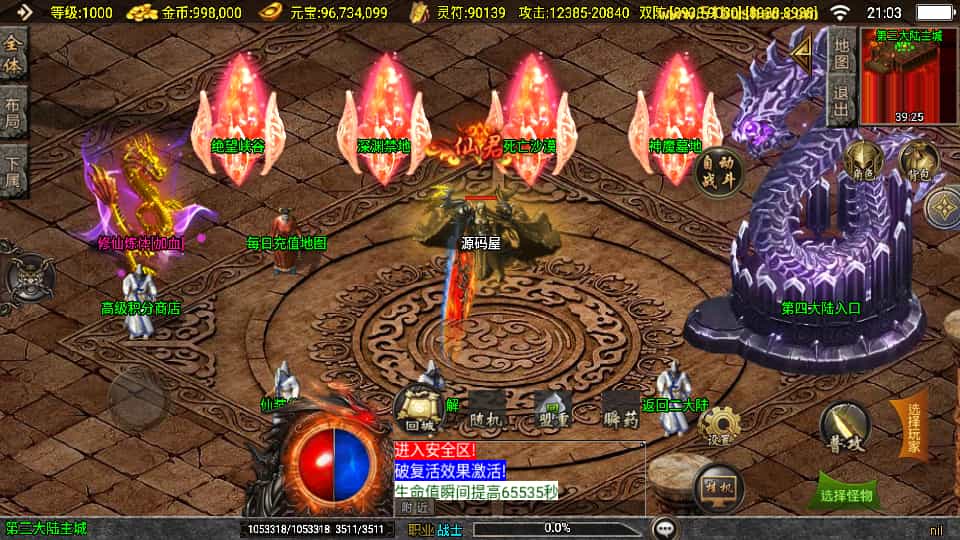
Task: Select the 全体 tab on the left
Action: point(13,56)
